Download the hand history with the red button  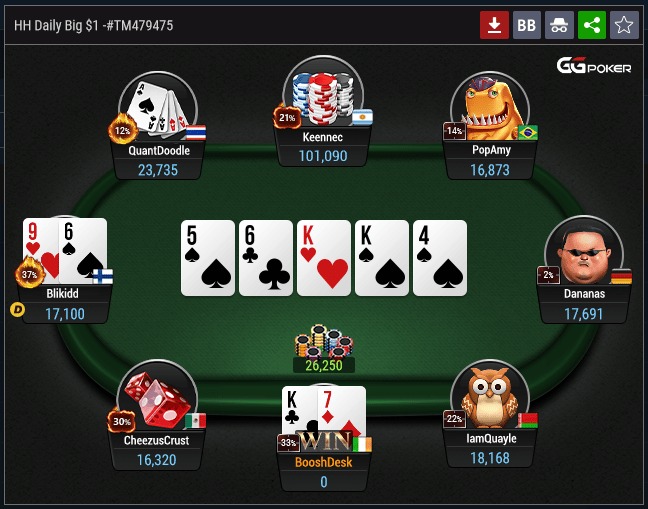[495, 25]
